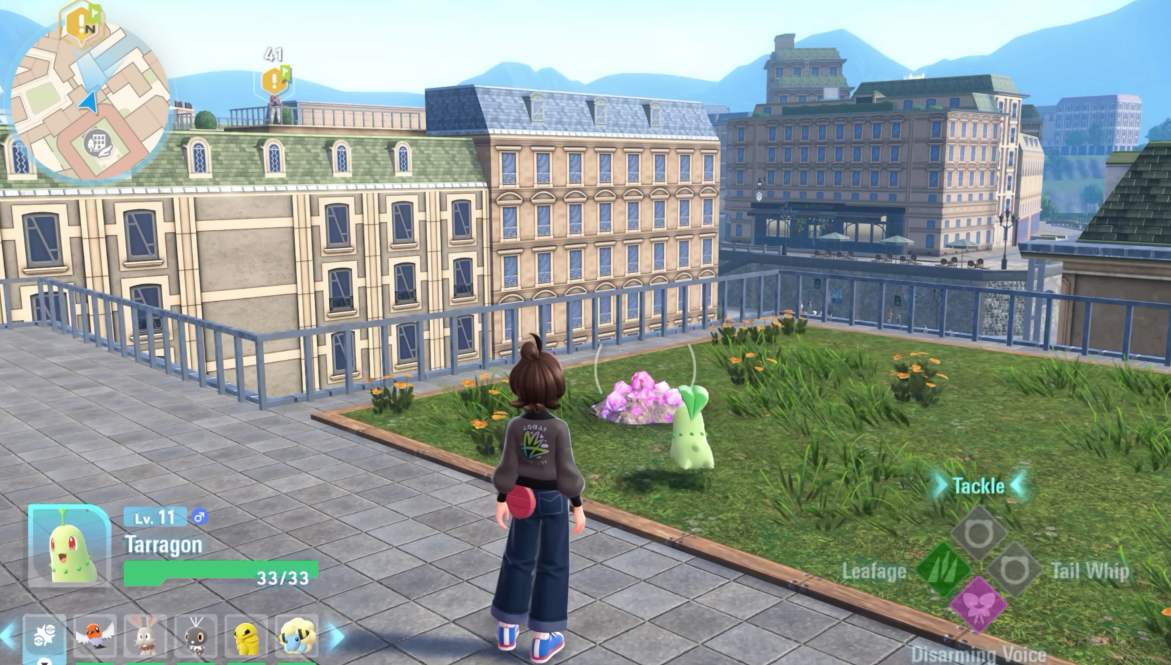The width and height of the screenshot is (1171, 665).
Task: Open the circular city minimap
Action: (x=89, y=100)
